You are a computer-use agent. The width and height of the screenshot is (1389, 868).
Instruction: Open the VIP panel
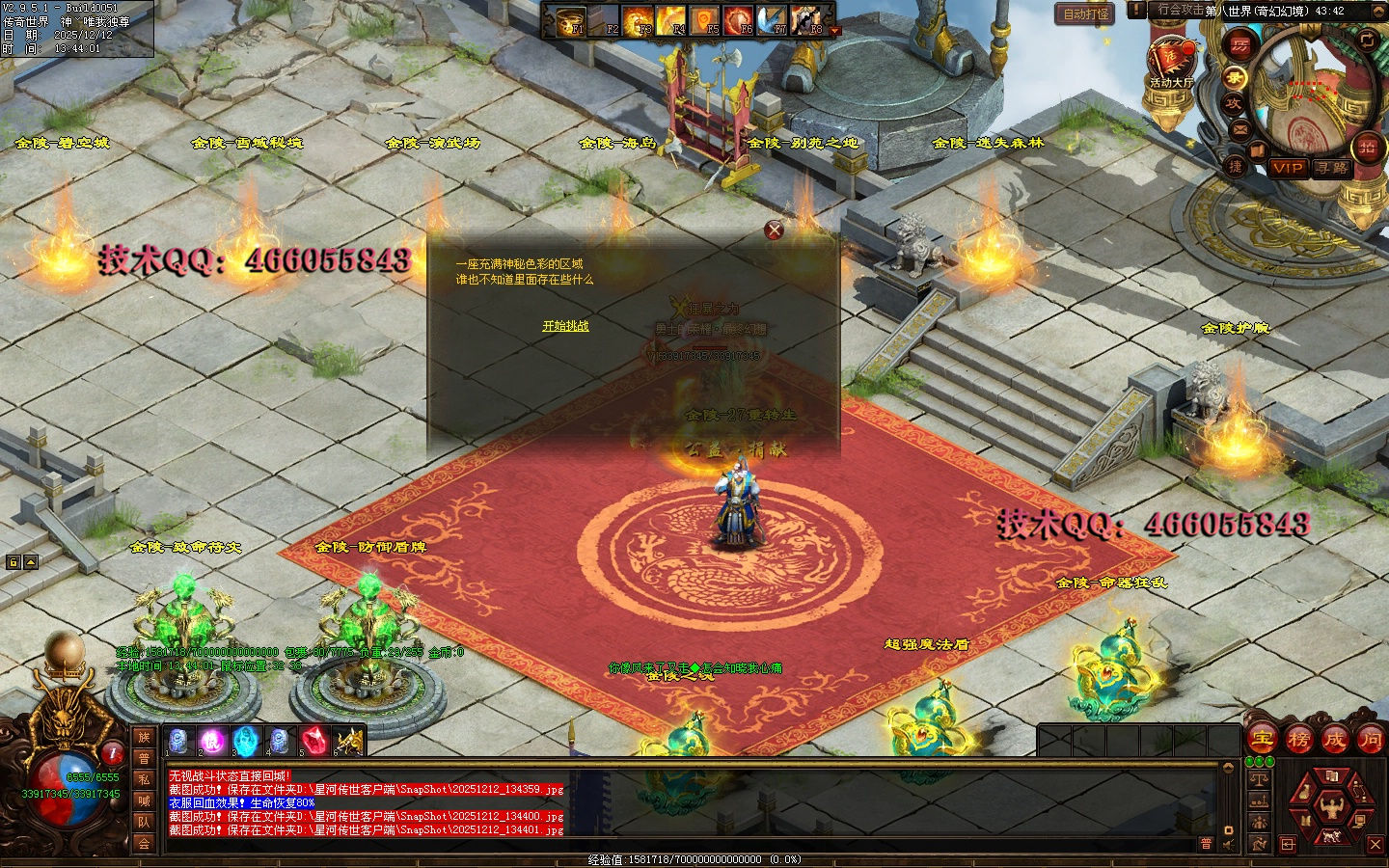click(x=1287, y=168)
